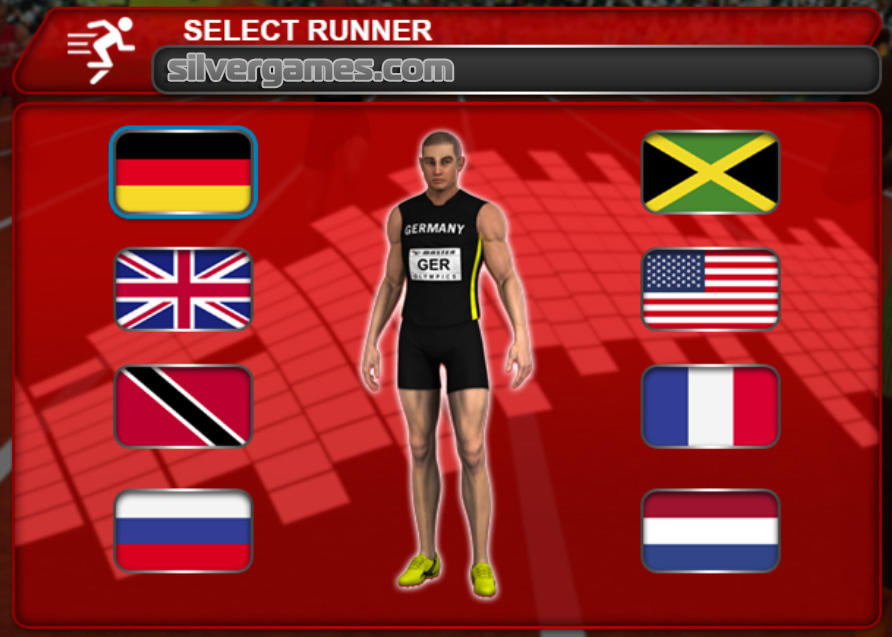Choose the Netherlands flag runner
The image size is (892, 637).
click(x=710, y=530)
